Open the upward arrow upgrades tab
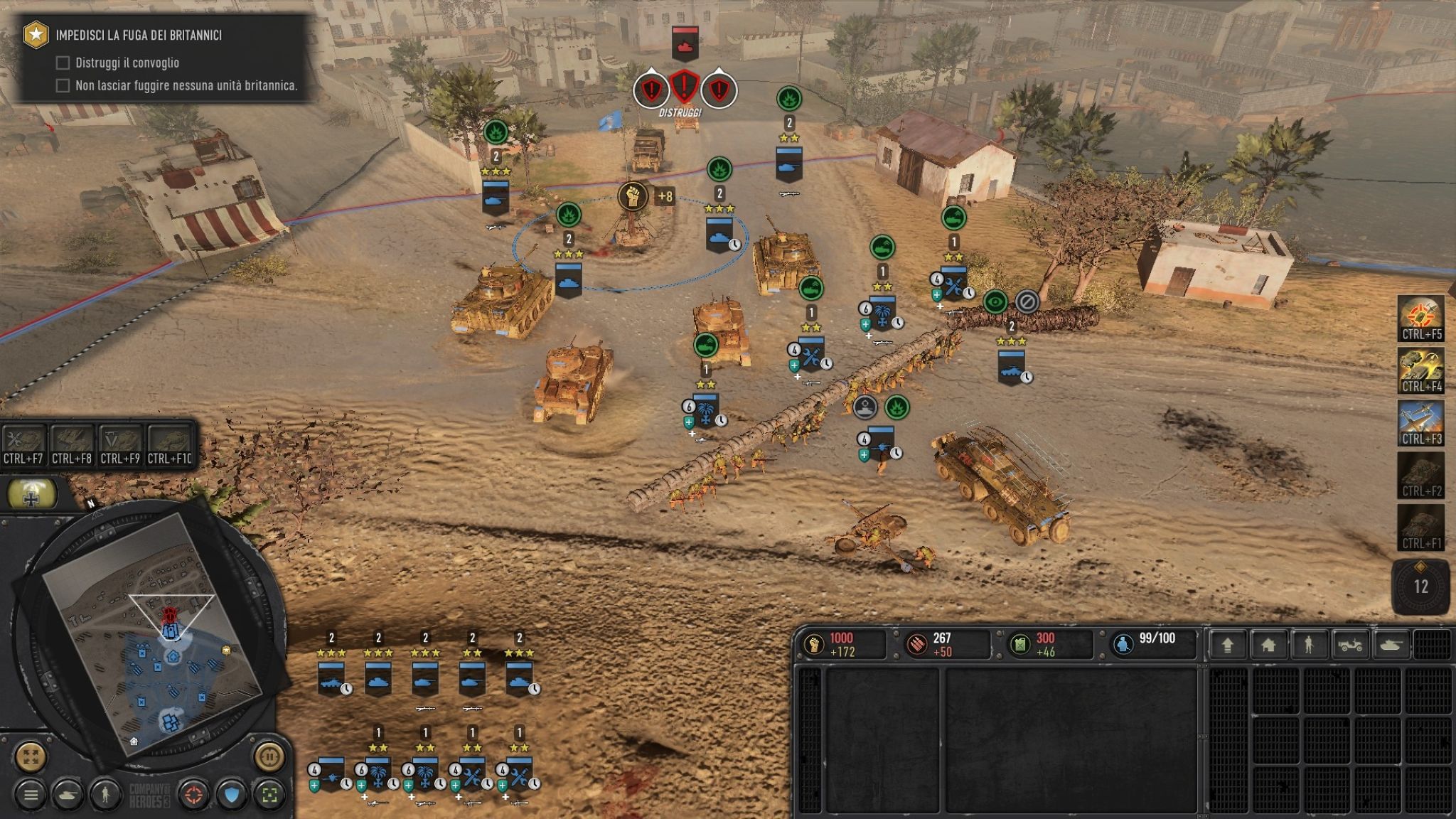1456x819 pixels. [1227, 645]
